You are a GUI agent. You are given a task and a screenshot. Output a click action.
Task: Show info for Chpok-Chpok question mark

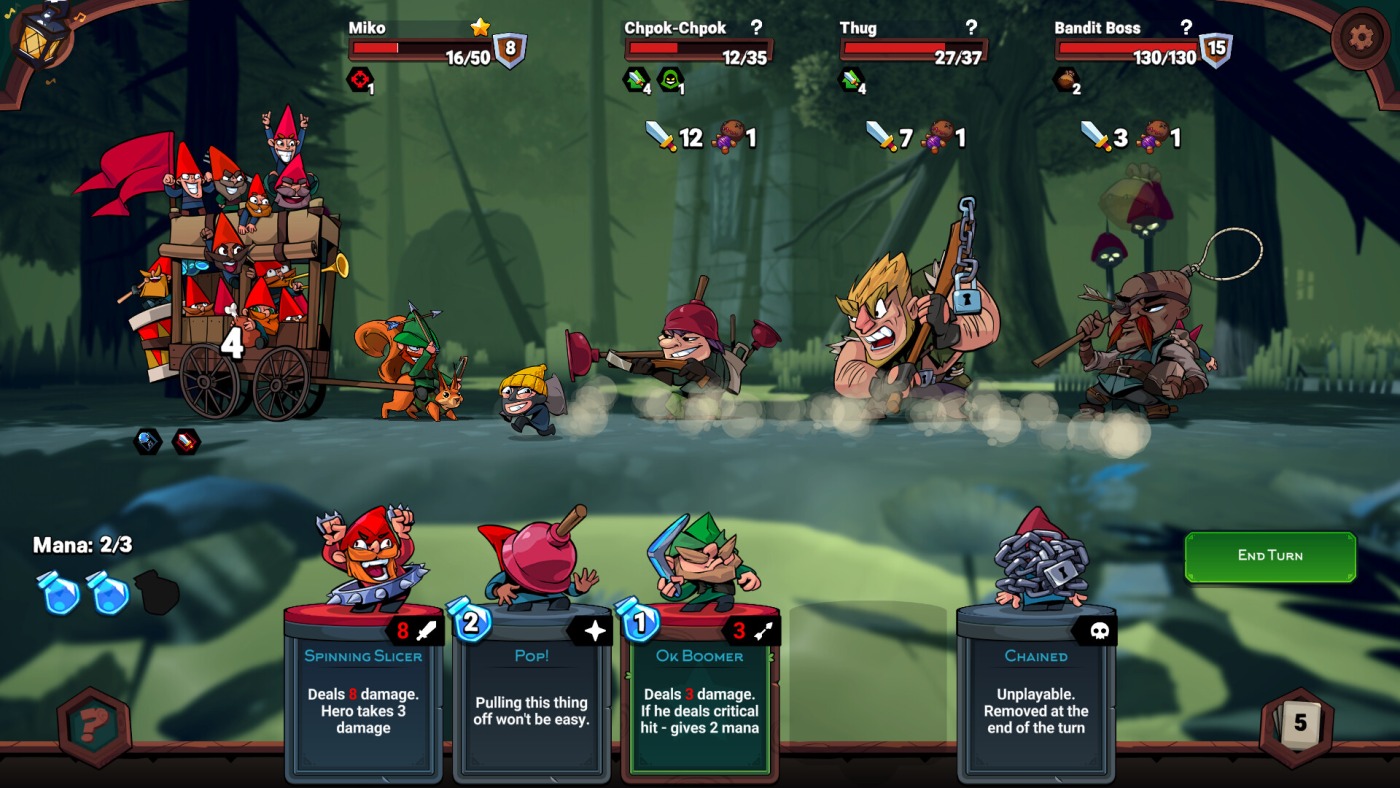coord(756,27)
